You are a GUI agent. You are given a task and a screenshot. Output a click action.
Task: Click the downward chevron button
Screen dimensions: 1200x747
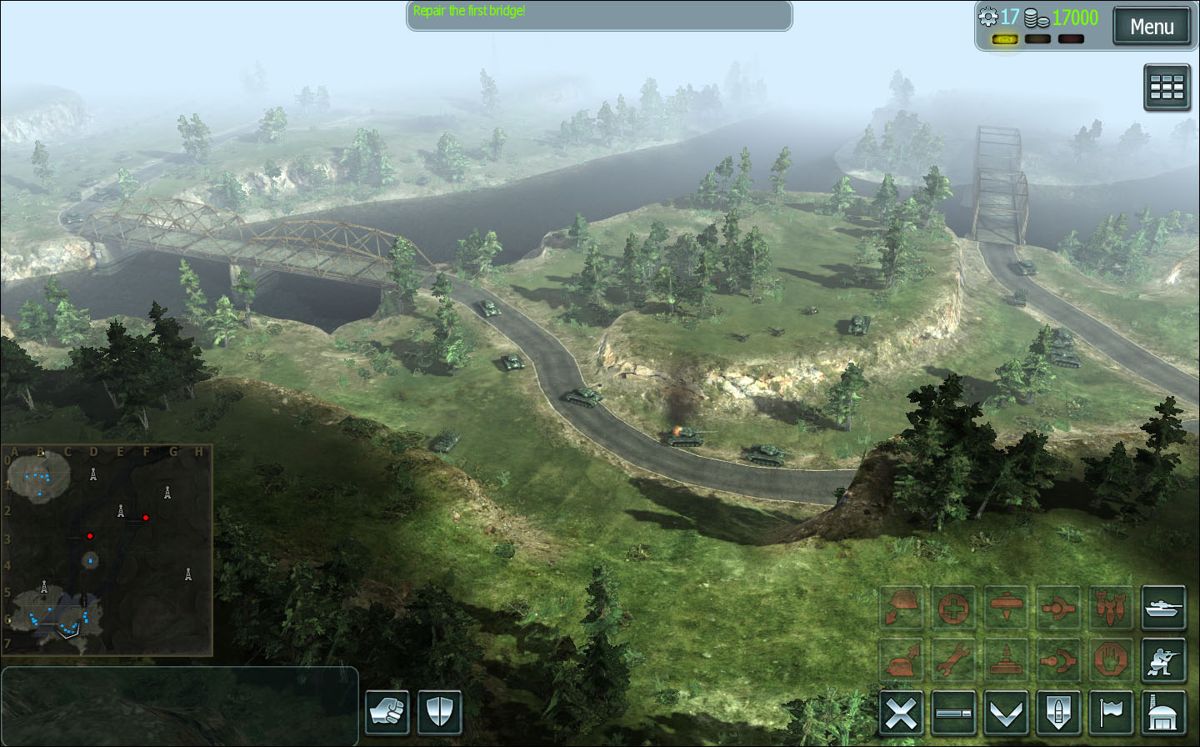[1006, 713]
